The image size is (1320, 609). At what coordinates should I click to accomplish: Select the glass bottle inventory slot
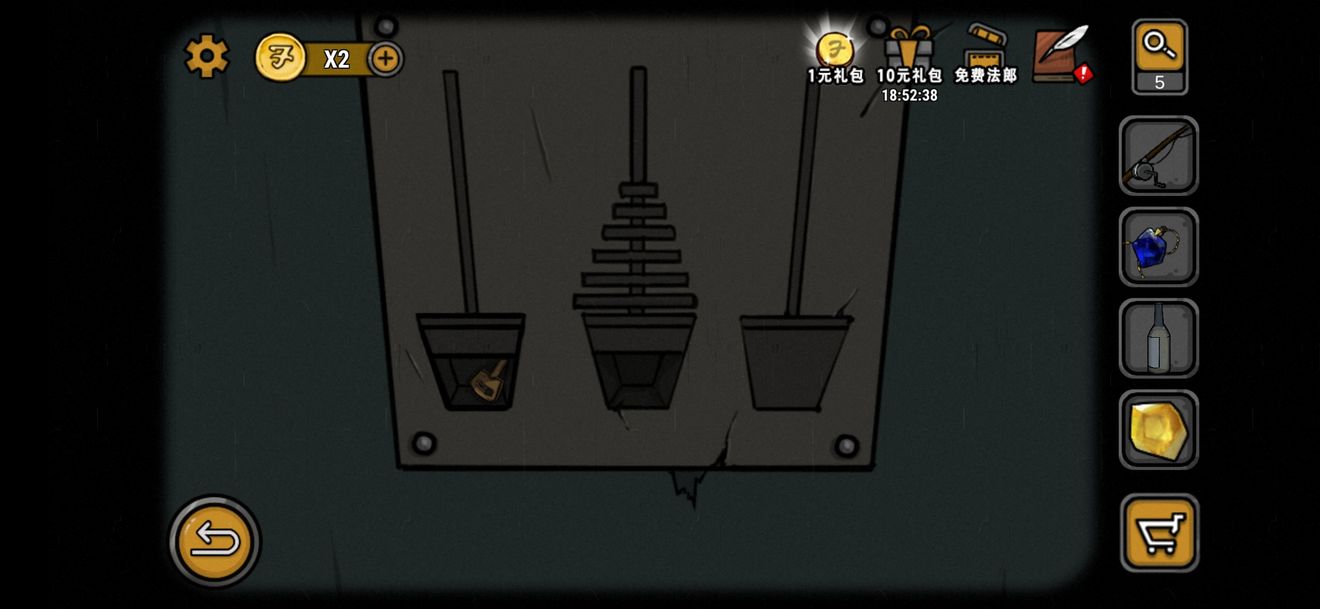(x=1158, y=338)
